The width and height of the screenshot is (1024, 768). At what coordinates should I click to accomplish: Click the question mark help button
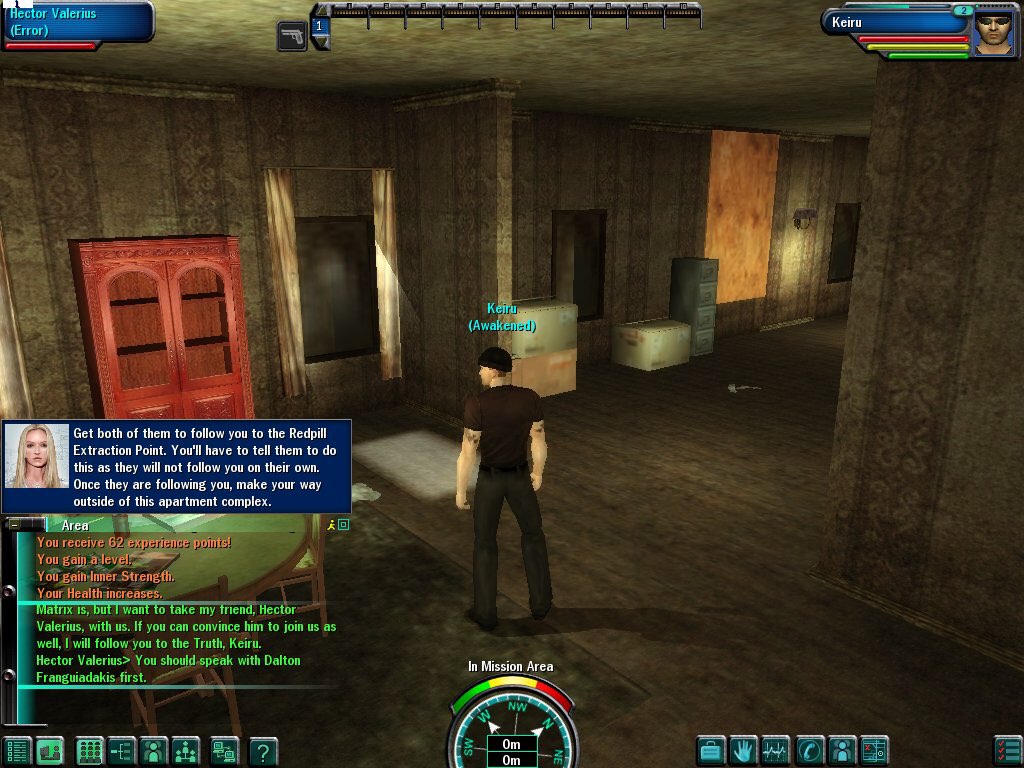tap(263, 751)
